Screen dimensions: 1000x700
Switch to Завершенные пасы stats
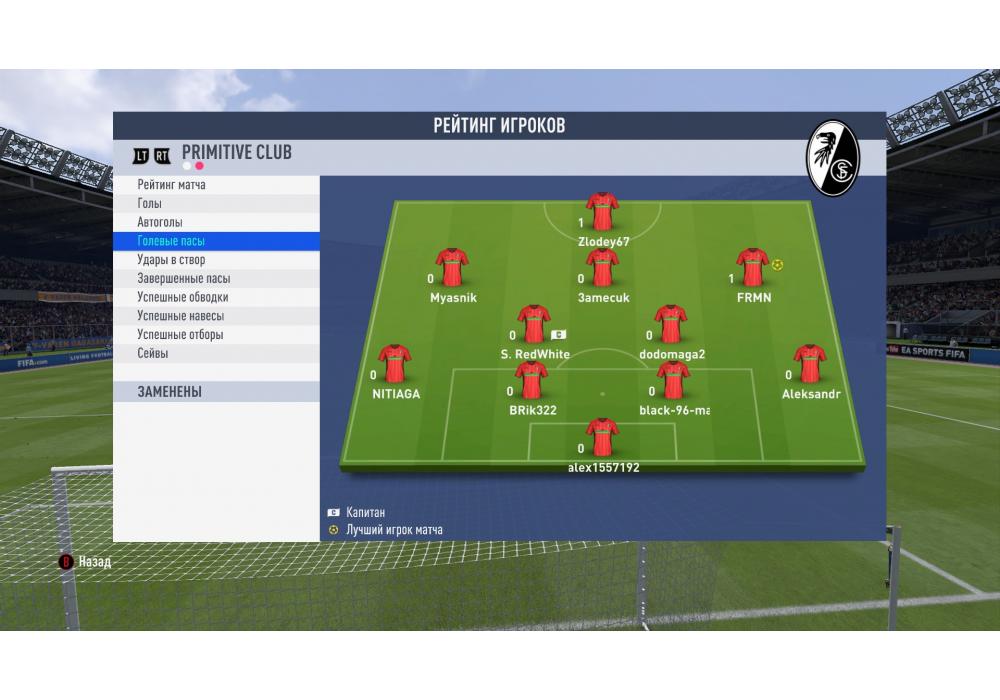pos(183,279)
